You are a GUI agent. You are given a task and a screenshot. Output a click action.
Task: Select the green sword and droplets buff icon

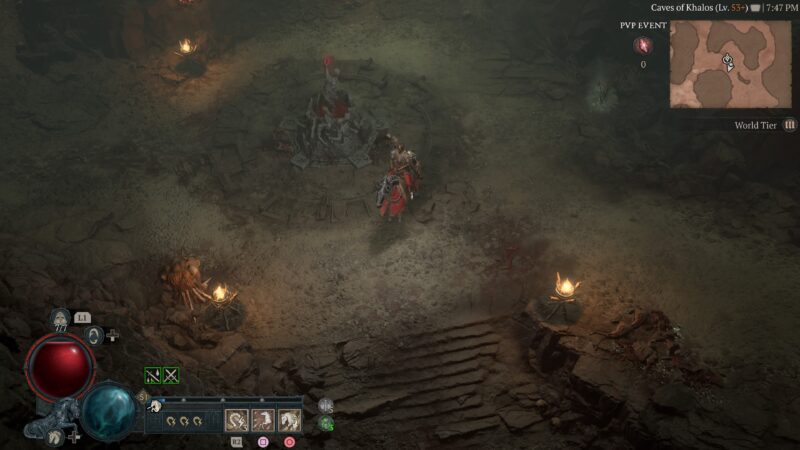(x=153, y=376)
